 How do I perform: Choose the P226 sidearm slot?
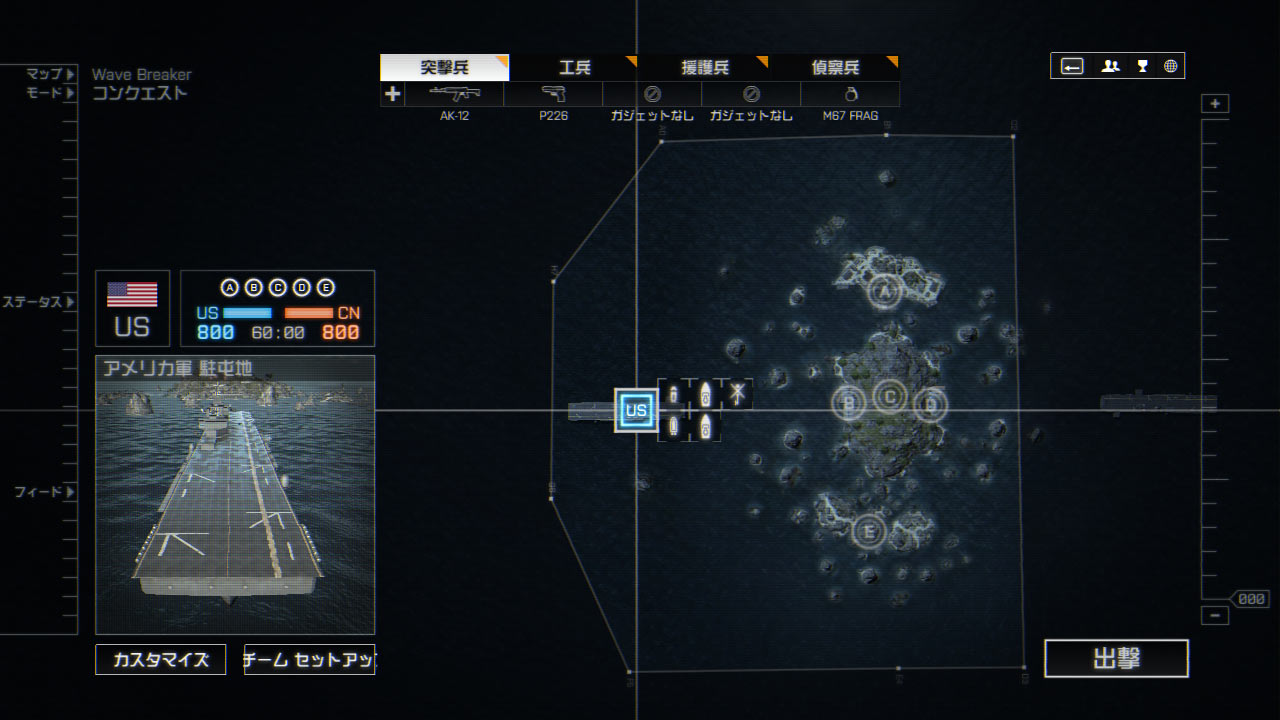[553, 95]
